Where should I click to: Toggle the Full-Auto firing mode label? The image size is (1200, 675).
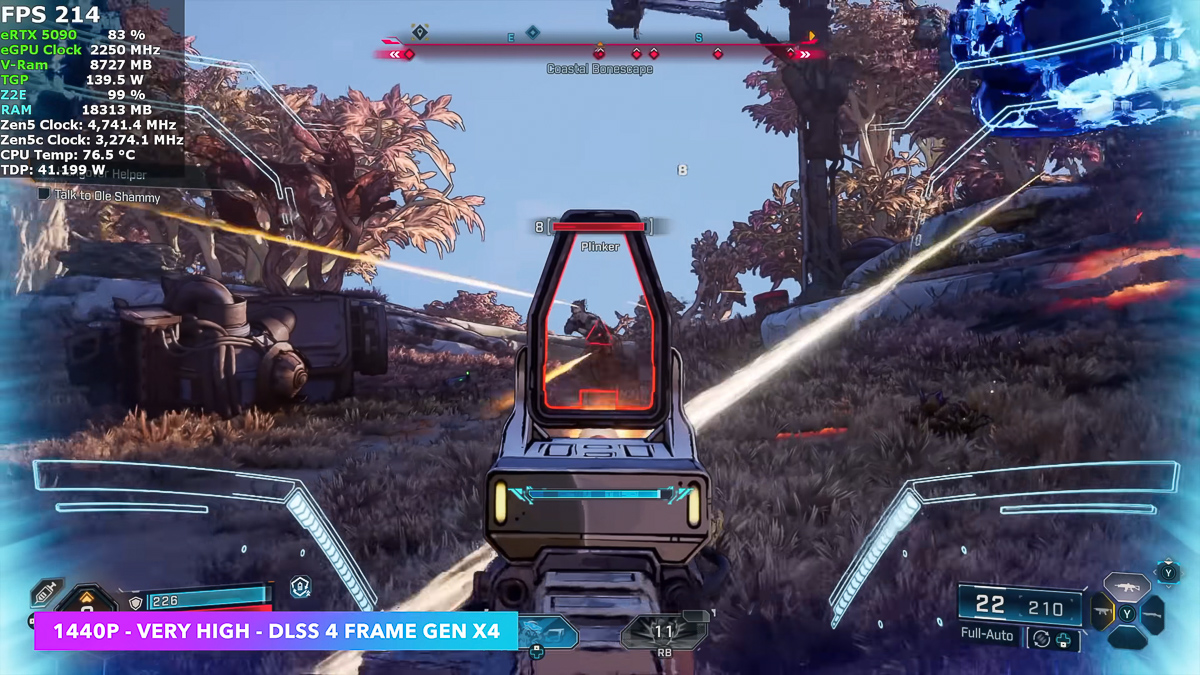987,635
